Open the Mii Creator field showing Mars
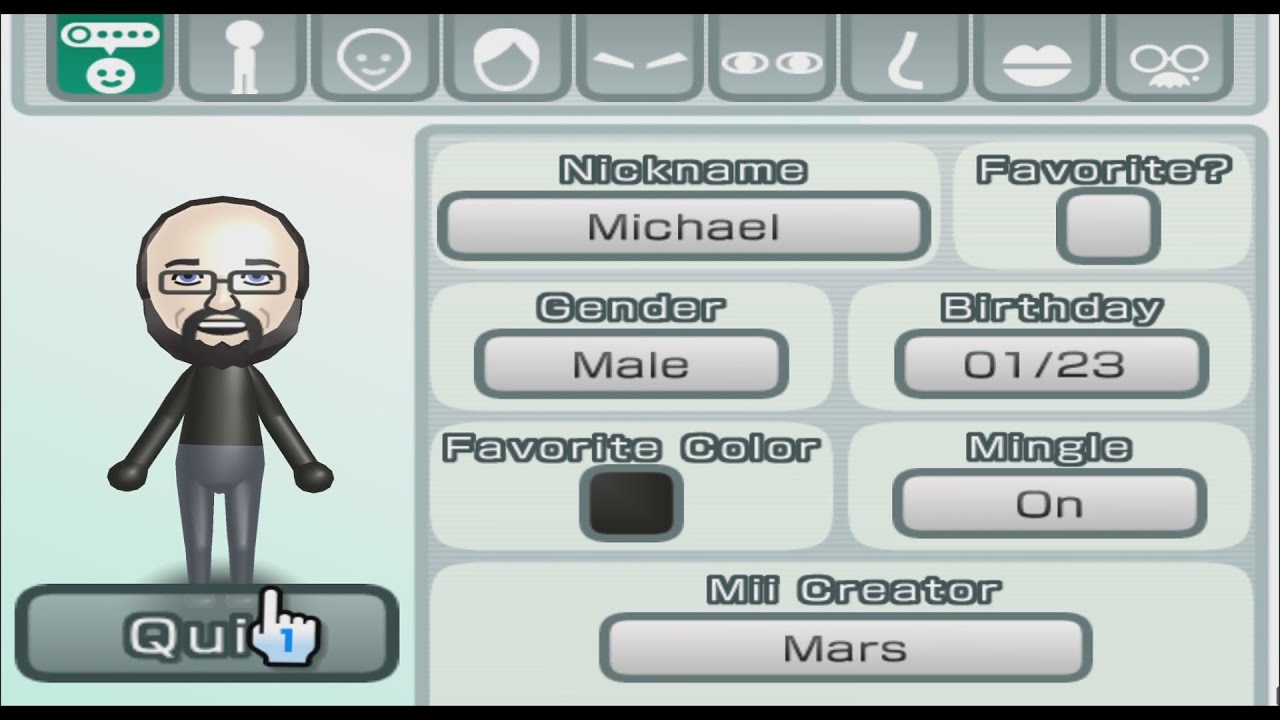1280x720 pixels. pos(846,648)
